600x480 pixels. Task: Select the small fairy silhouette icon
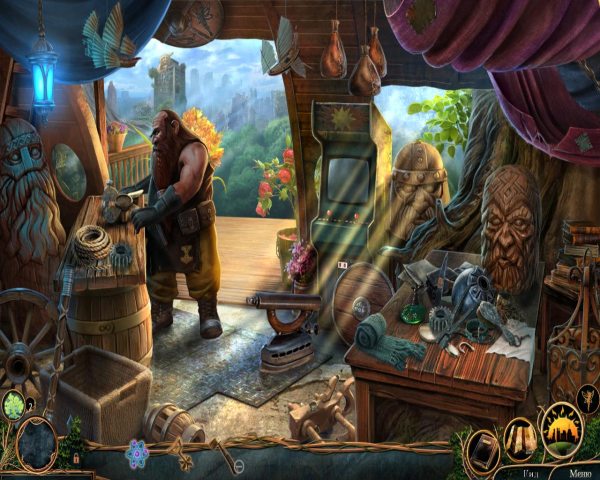(x=587, y=398)
